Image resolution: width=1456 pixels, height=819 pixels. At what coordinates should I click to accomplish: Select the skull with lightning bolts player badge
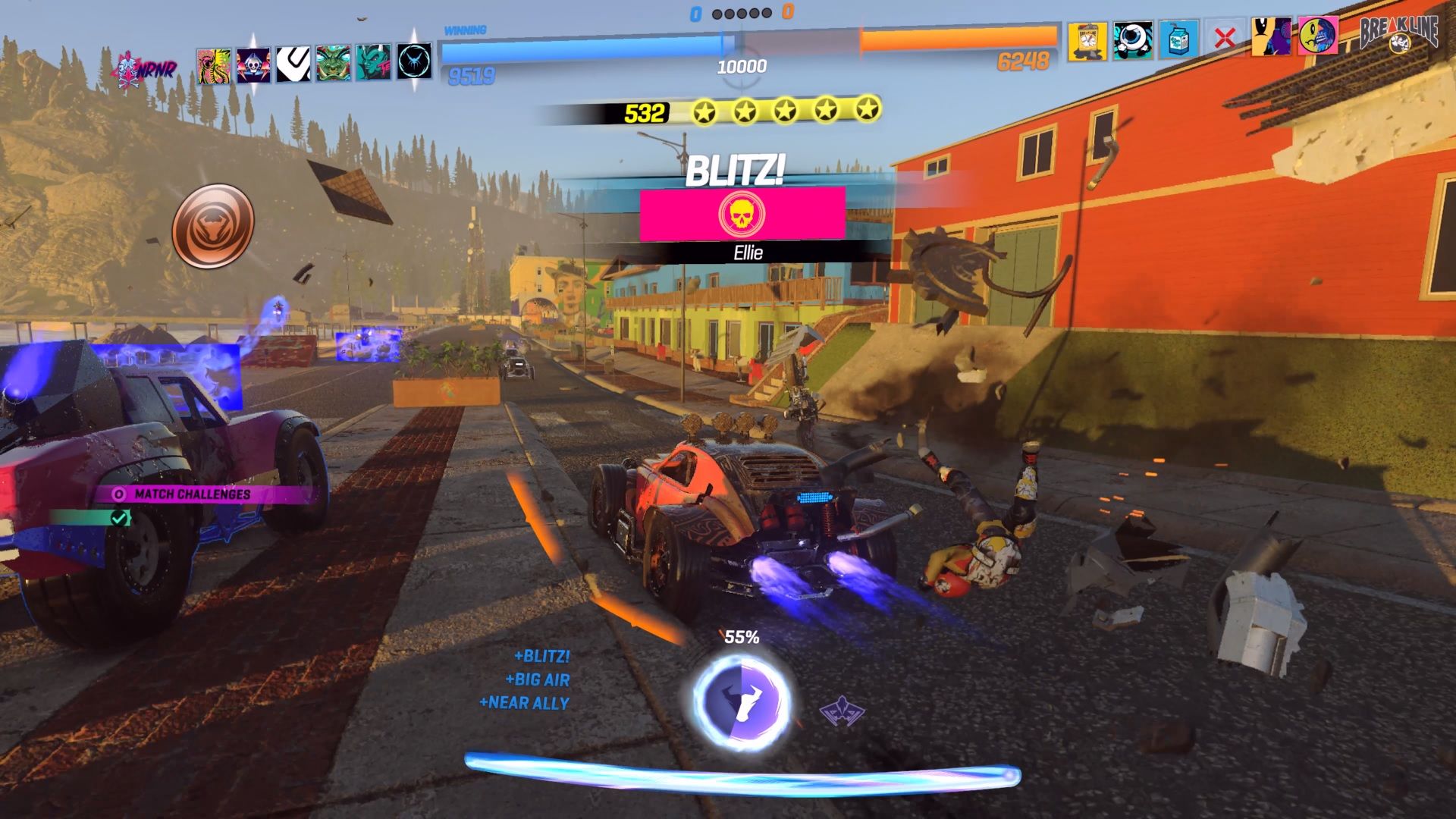(253, 65)
